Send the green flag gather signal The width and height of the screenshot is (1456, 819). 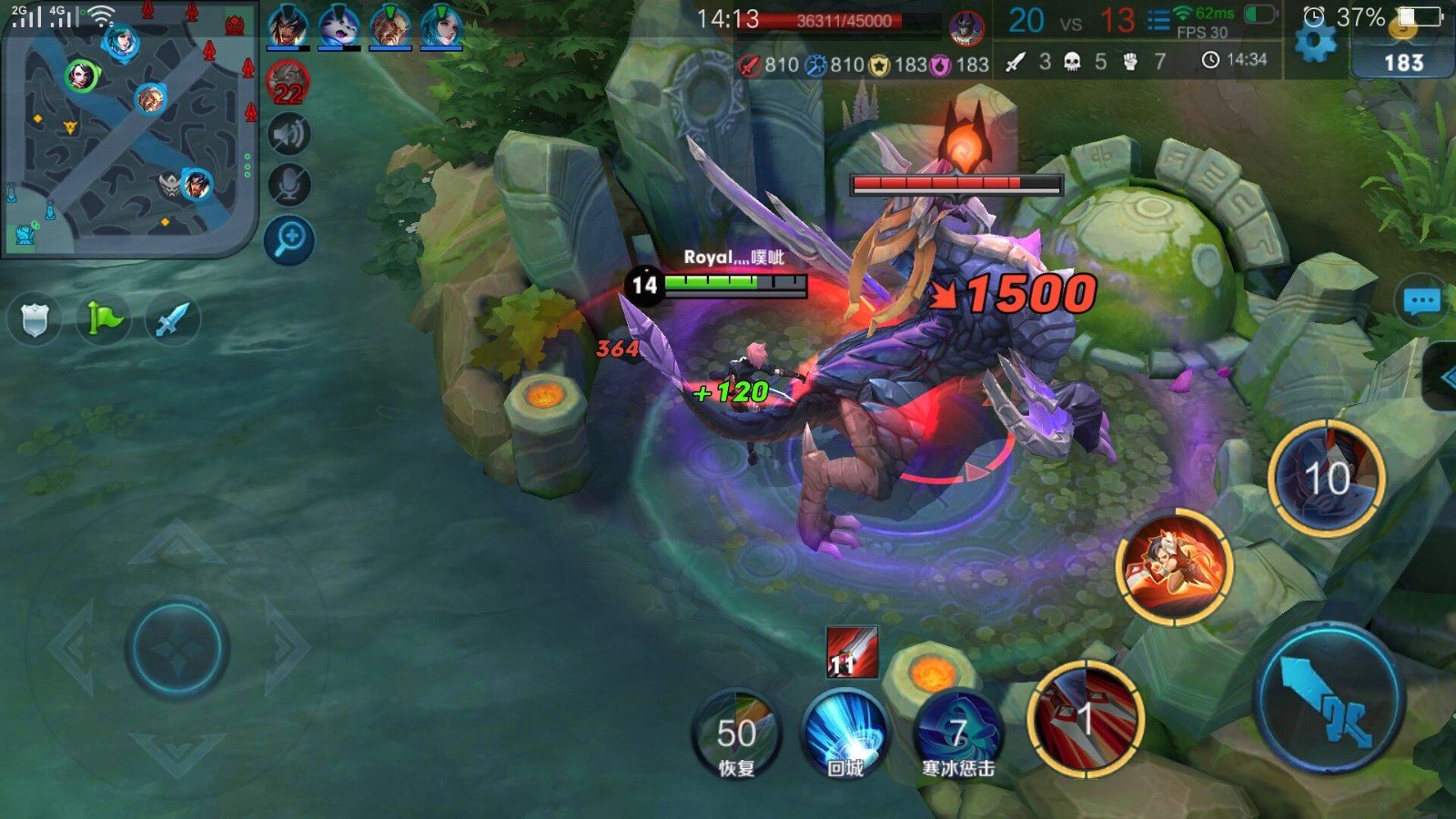point(103,318)
